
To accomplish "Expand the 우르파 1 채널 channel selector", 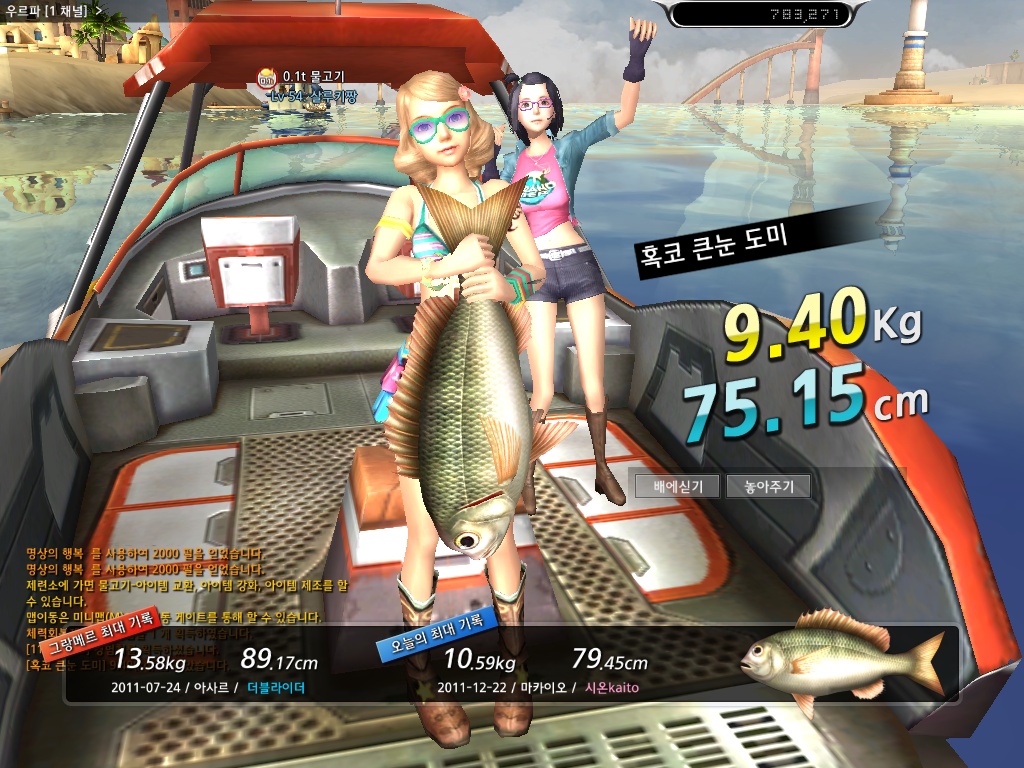I will pos(97,10).
